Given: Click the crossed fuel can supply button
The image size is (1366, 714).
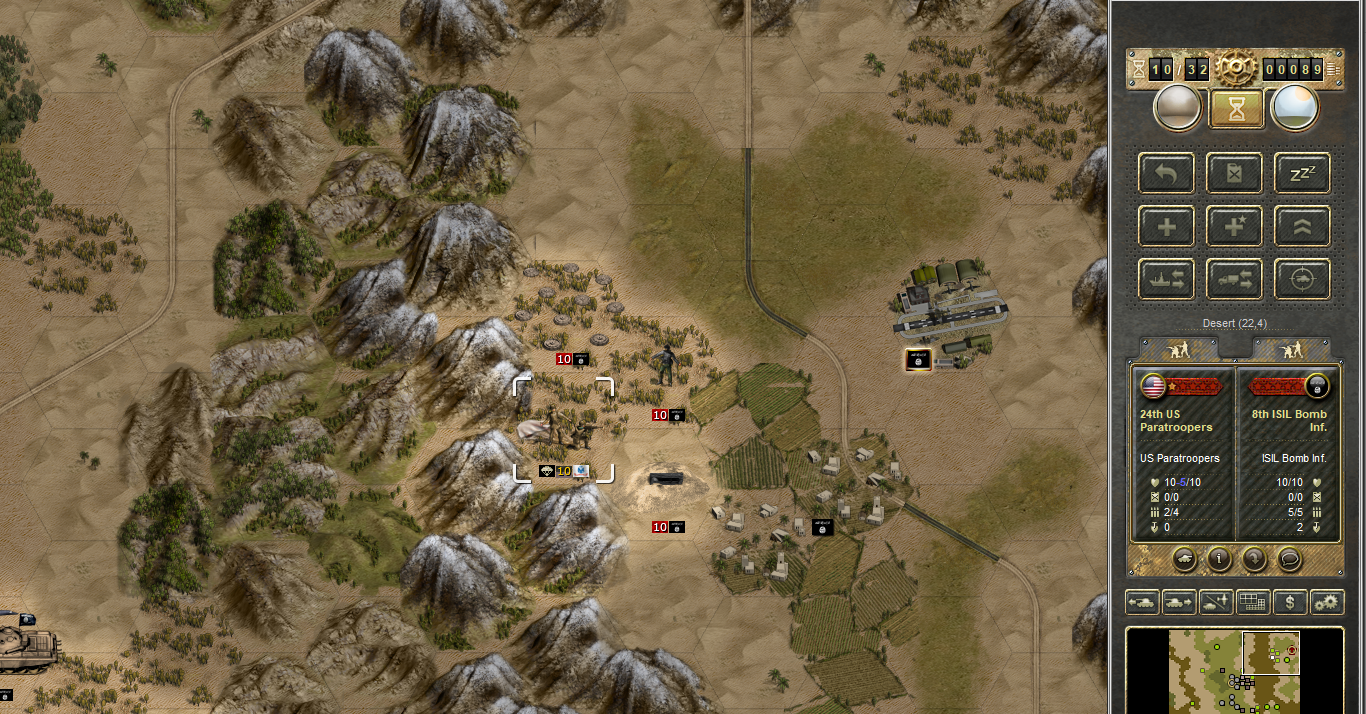Looking at the screenshot, I should [x=1234, y=173].
